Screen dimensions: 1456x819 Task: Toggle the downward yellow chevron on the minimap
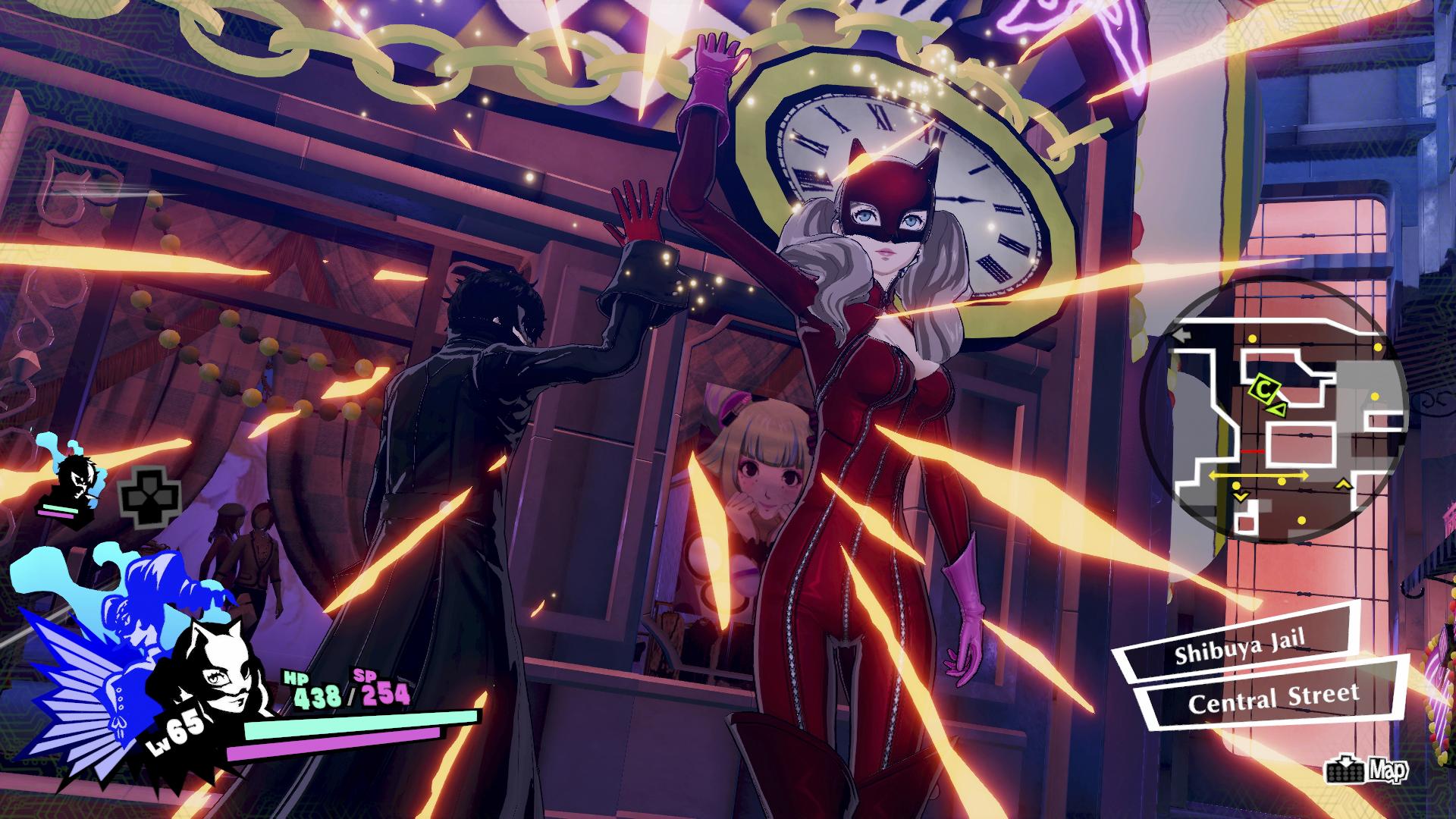click(1241, 496)
